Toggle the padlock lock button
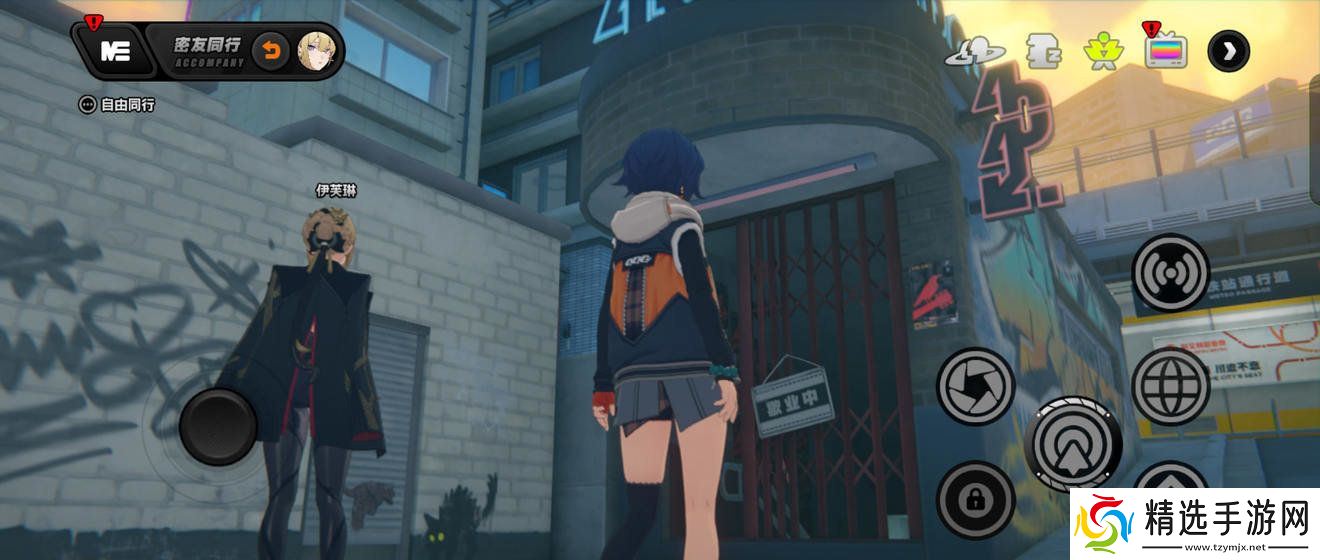The width and height of the screenshot is (1320, 560). tap(975, 499)
